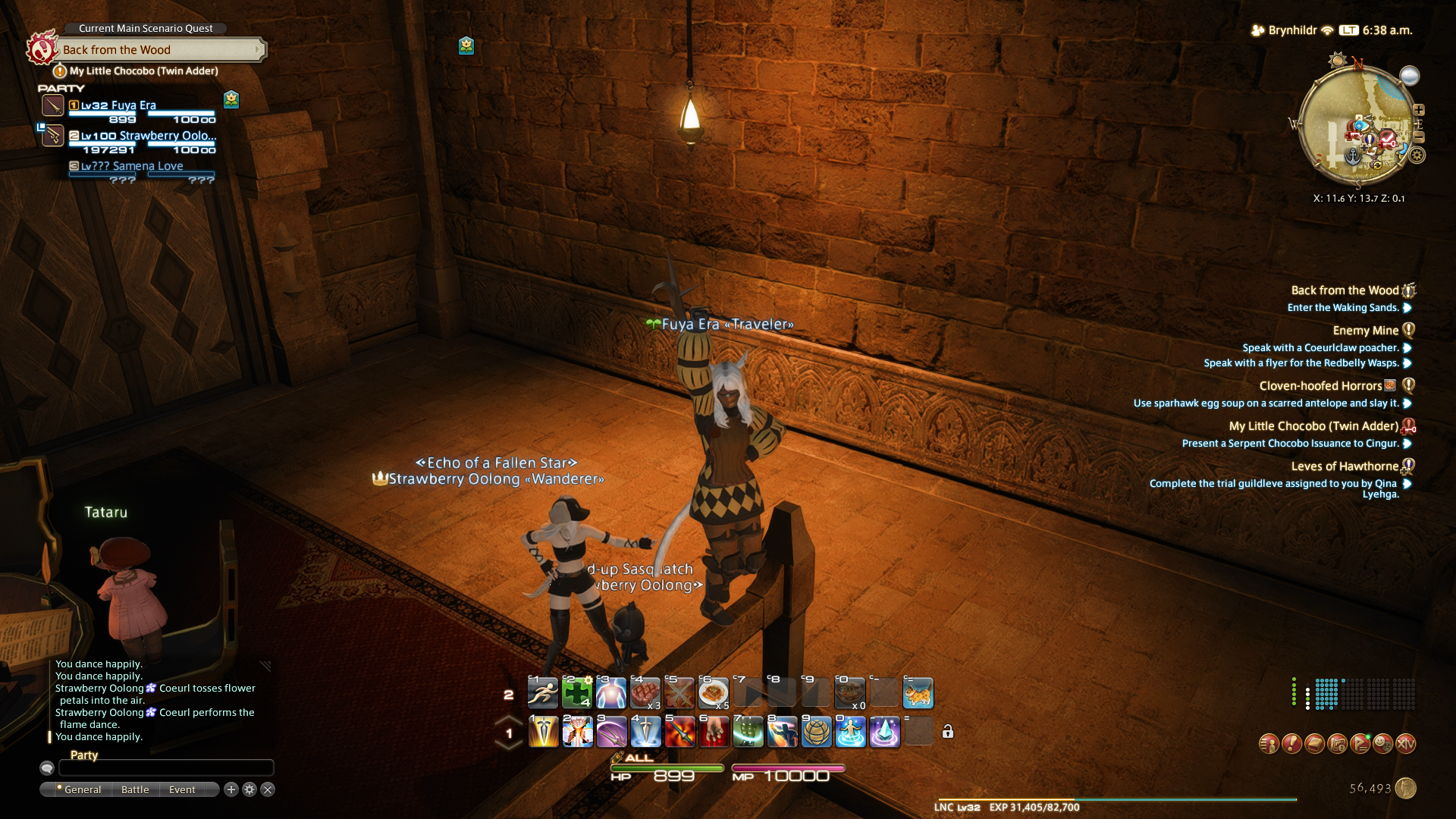Activate the Sprint running-figure action
1456x819 pixels.
pyautogui.click(x=543, y=693)
